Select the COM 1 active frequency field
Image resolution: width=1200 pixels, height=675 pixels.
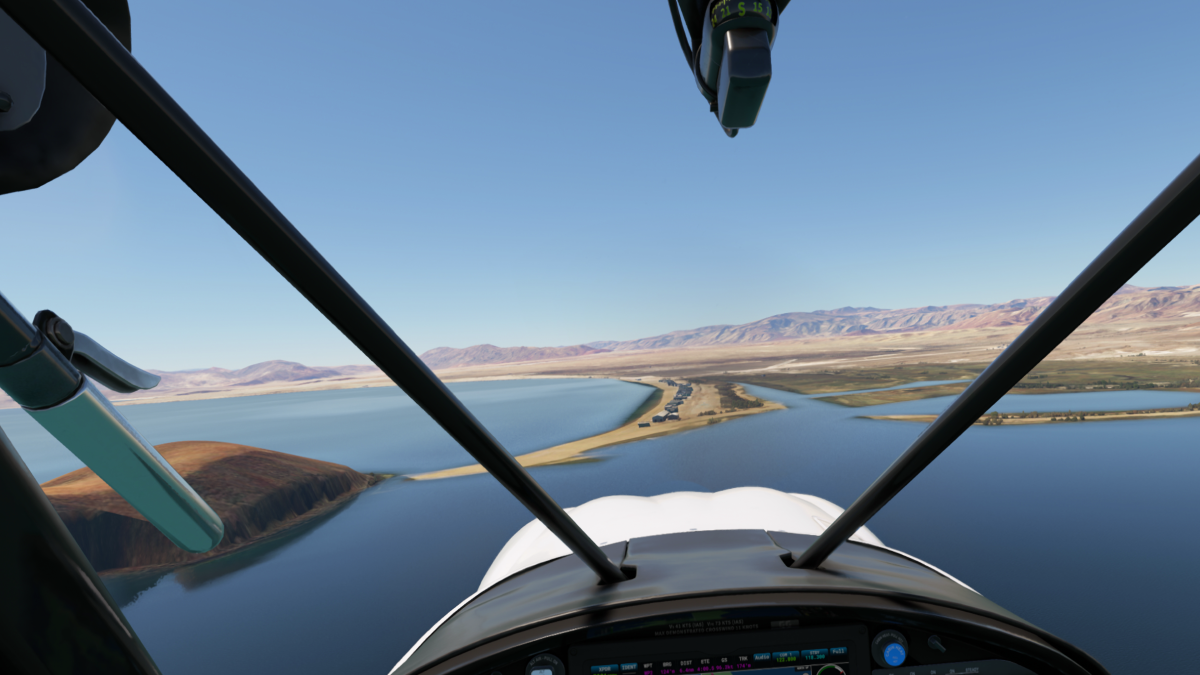(784, 657)
